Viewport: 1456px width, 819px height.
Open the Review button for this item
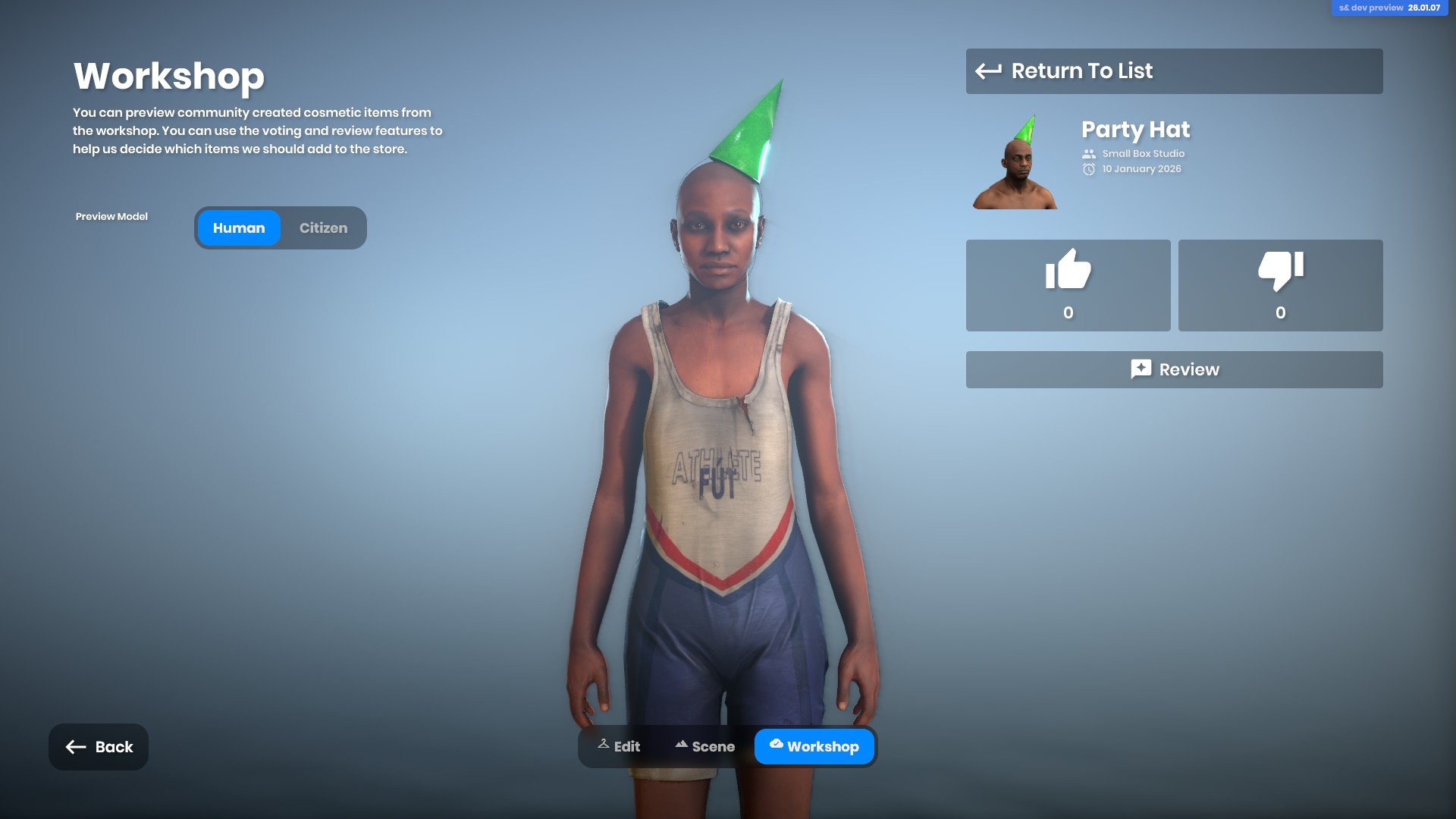[1173, 369]
